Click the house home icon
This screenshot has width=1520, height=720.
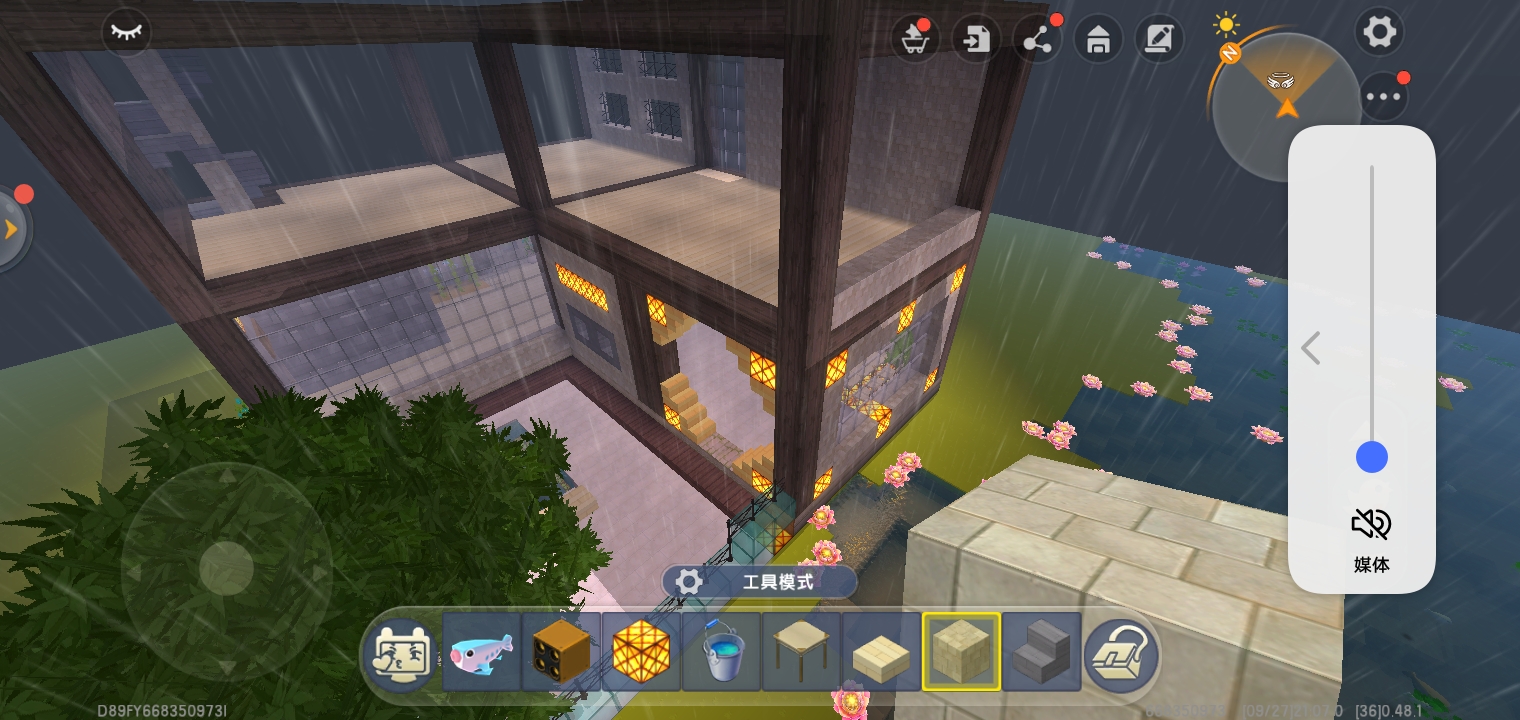(x=1098, y=41)
